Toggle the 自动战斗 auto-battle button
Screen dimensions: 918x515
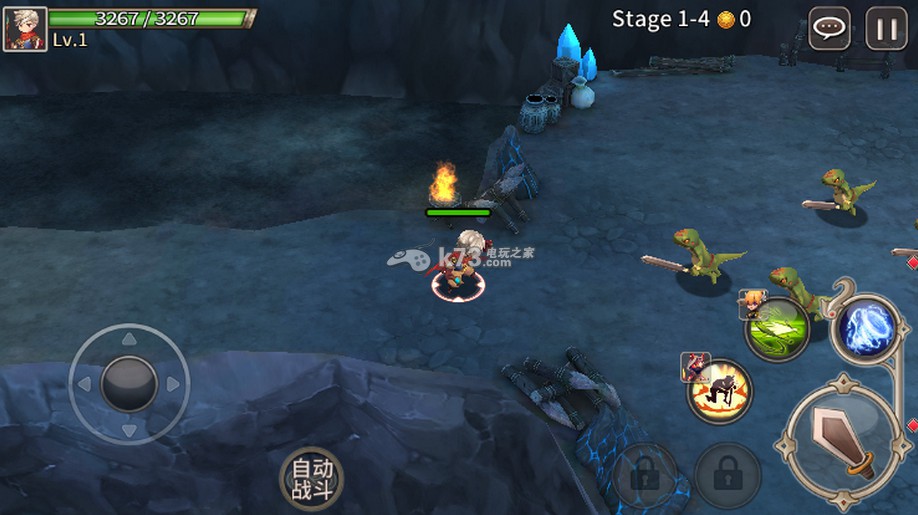311,478
